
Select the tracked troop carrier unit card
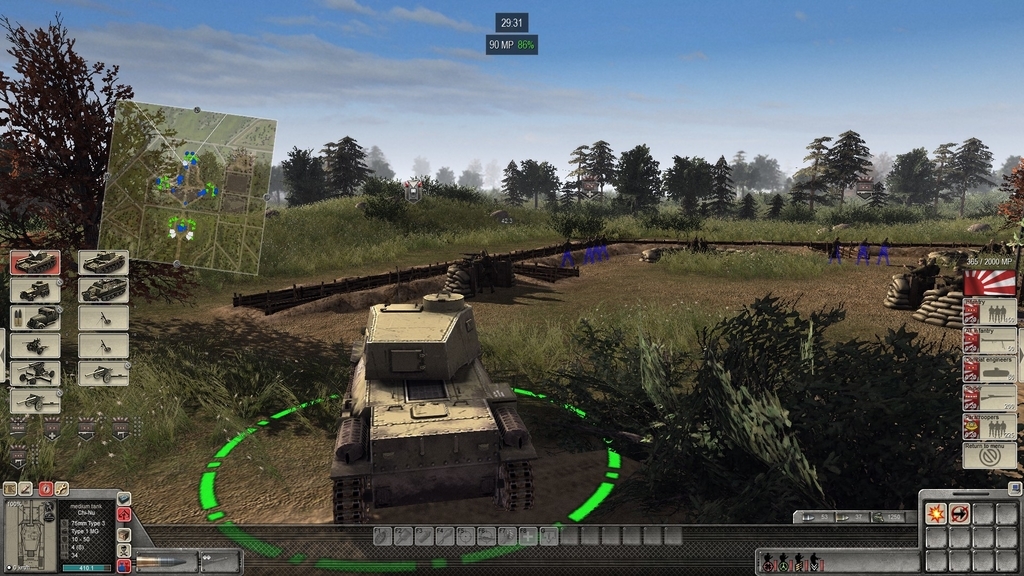[x=104, y=291]
